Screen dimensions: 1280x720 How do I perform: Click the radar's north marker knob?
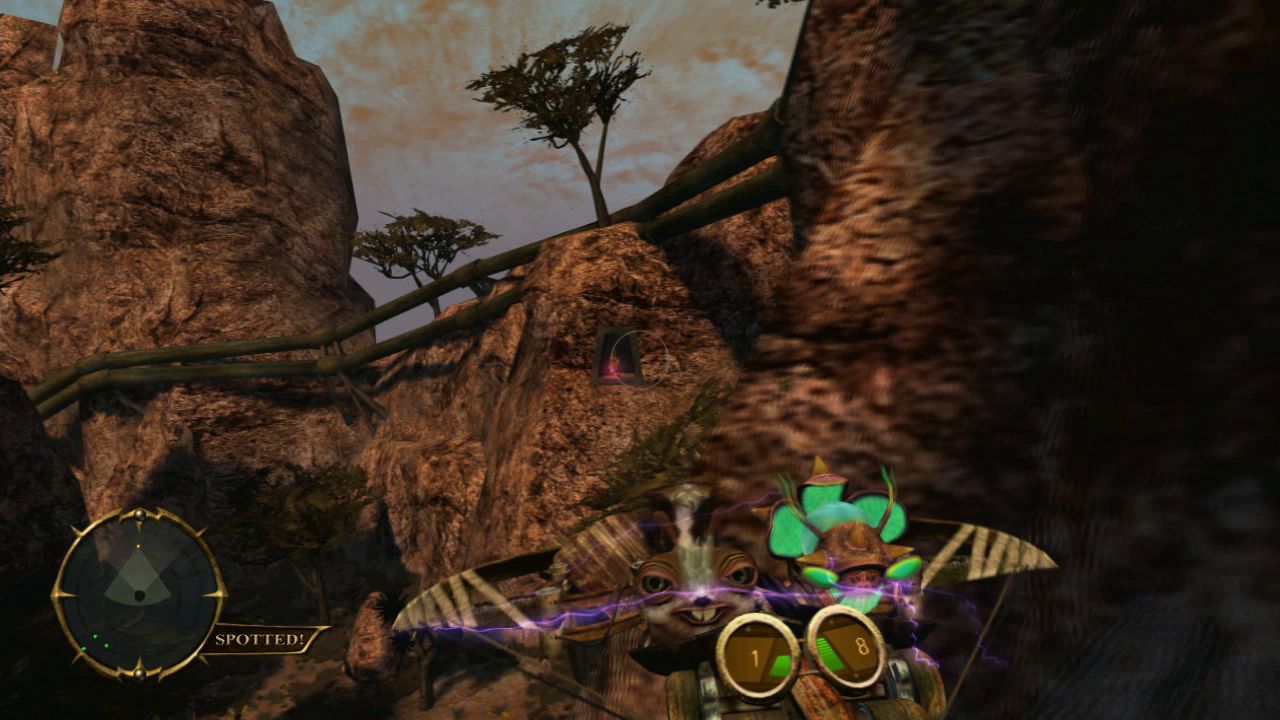pos(139,516)
